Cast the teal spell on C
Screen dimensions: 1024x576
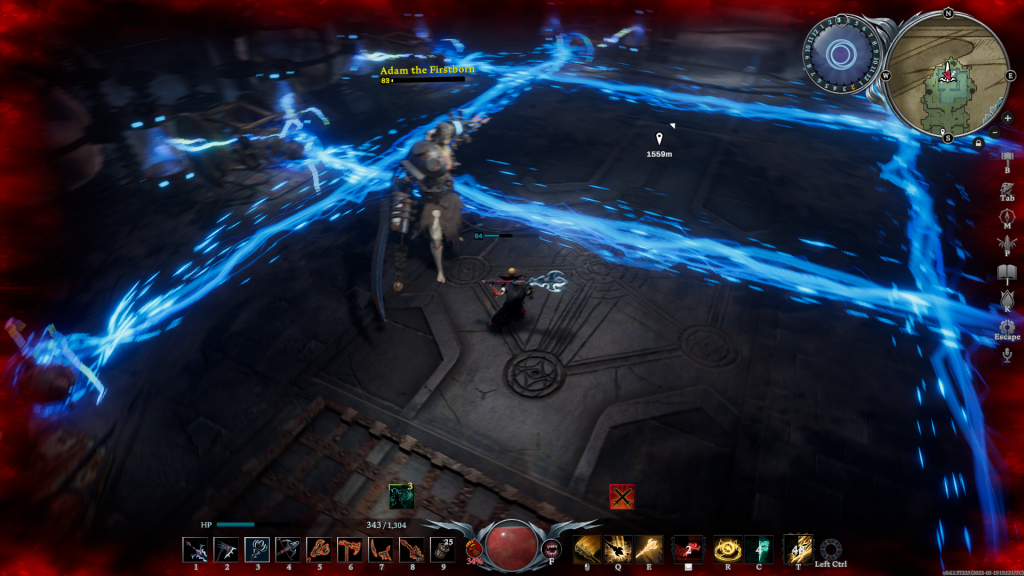(x=758, y=548)
